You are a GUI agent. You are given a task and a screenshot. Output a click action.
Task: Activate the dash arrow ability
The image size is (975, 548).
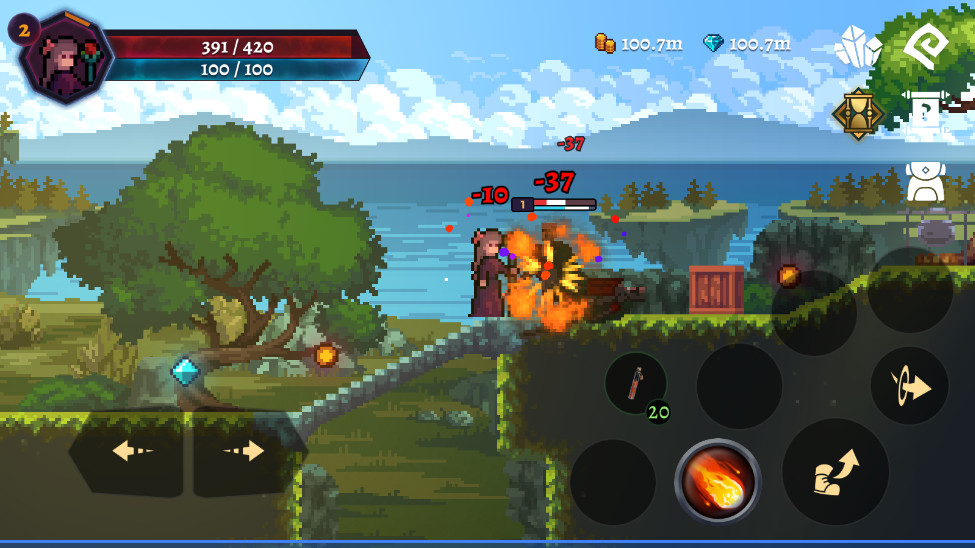[909, 386]
